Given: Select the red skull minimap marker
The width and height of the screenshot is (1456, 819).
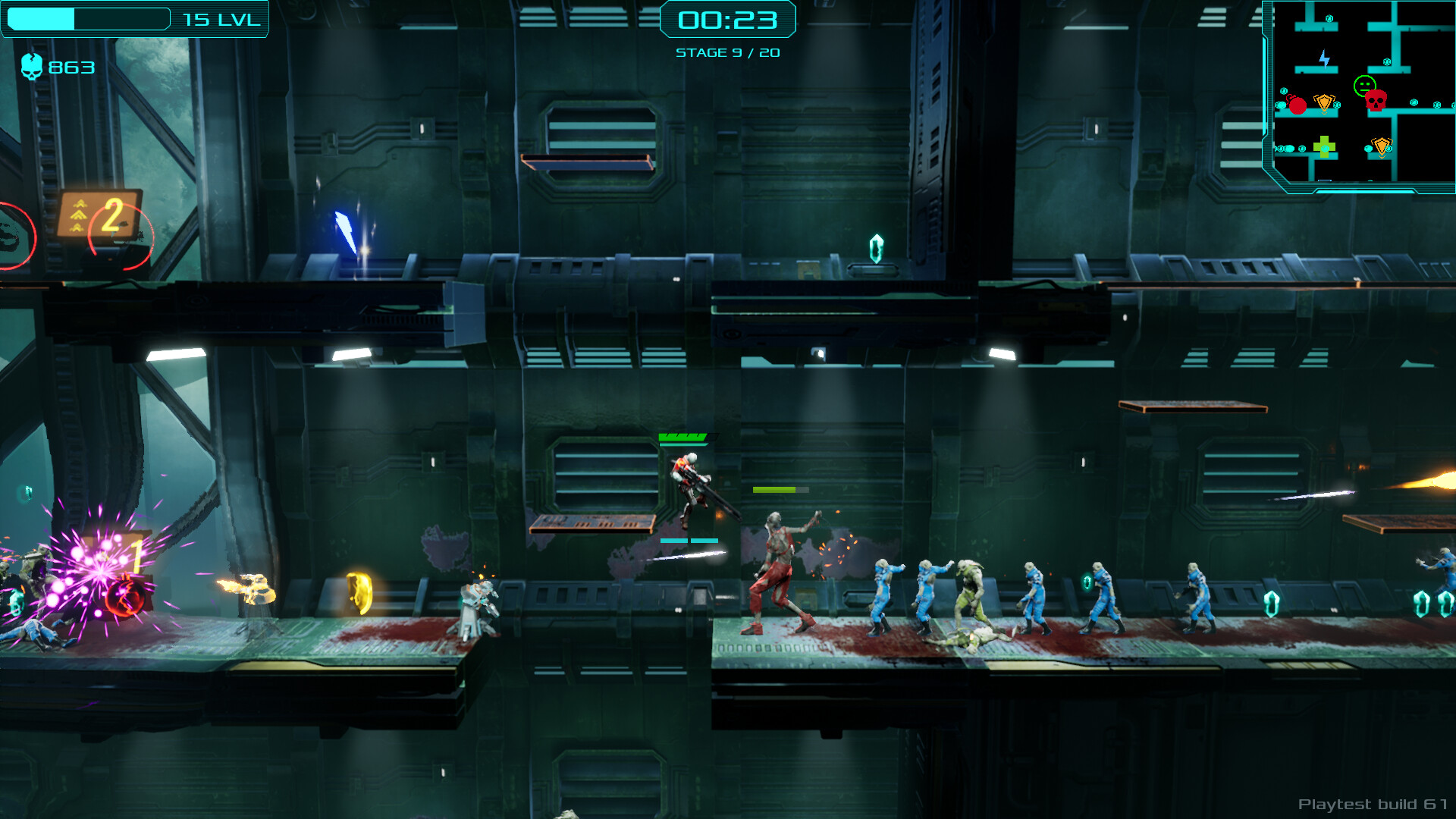Looking at the screenshot, I should pyautogui.click(x=1376, y=101).
